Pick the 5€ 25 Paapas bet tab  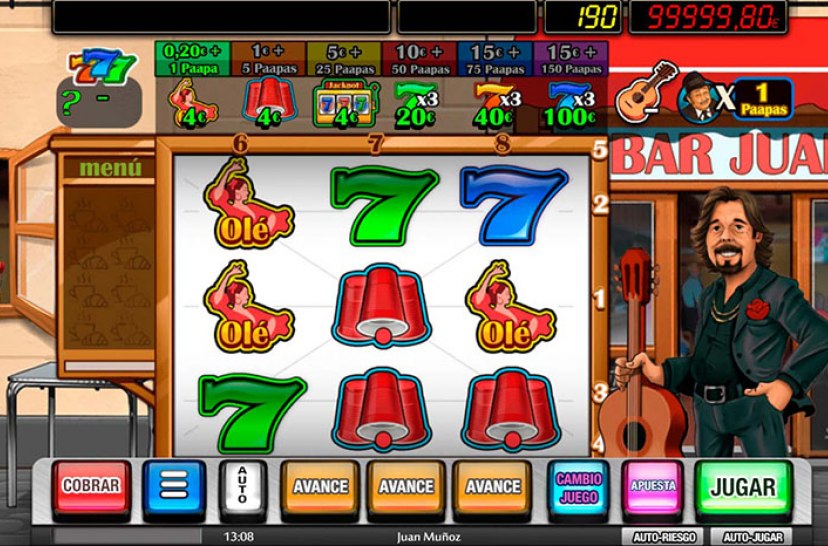343,59
